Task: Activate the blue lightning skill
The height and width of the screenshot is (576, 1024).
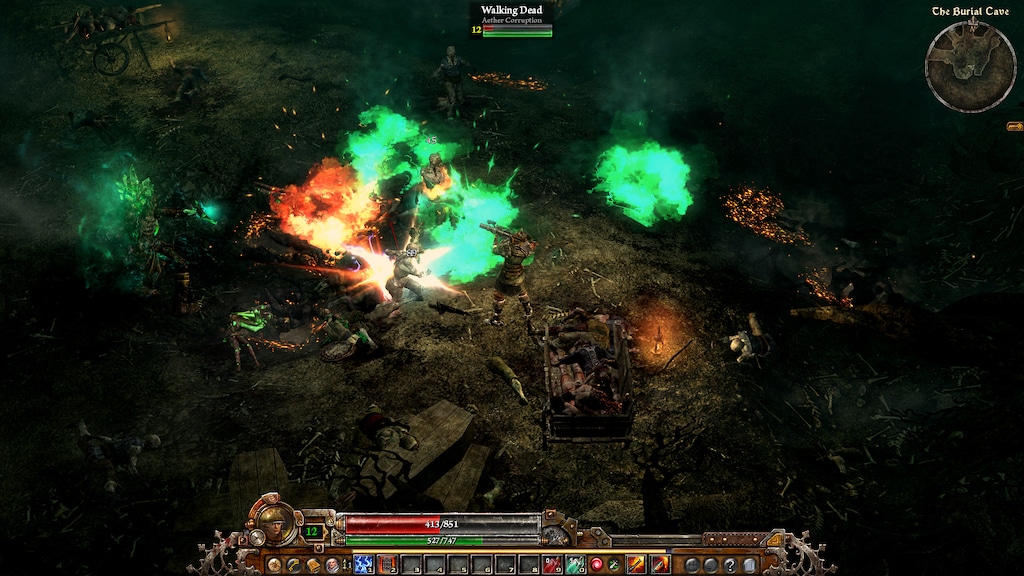Action: [x=363, y=565]
